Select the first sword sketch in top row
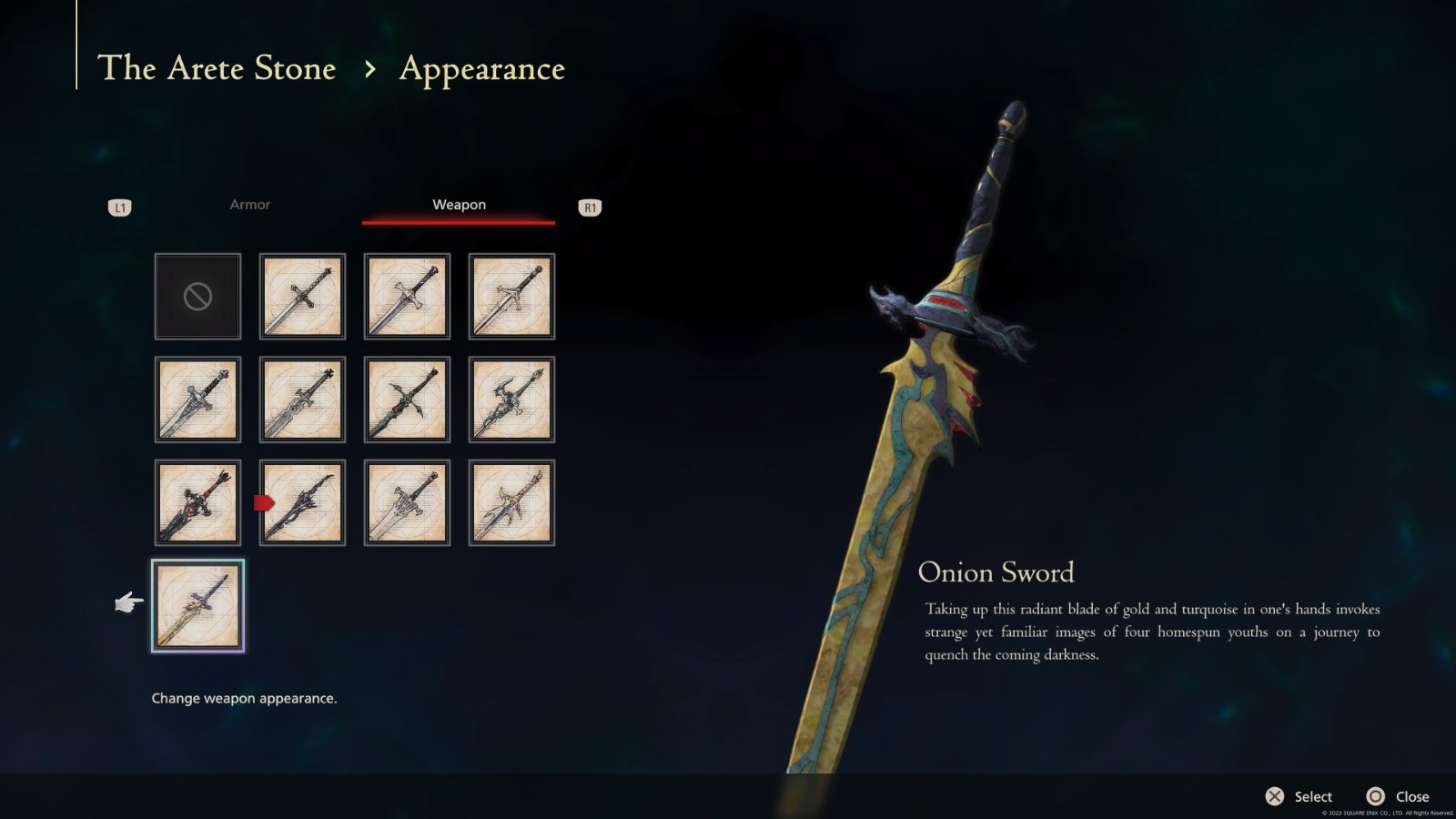This screenshot has height=819, width=1456. coord(301,295)
